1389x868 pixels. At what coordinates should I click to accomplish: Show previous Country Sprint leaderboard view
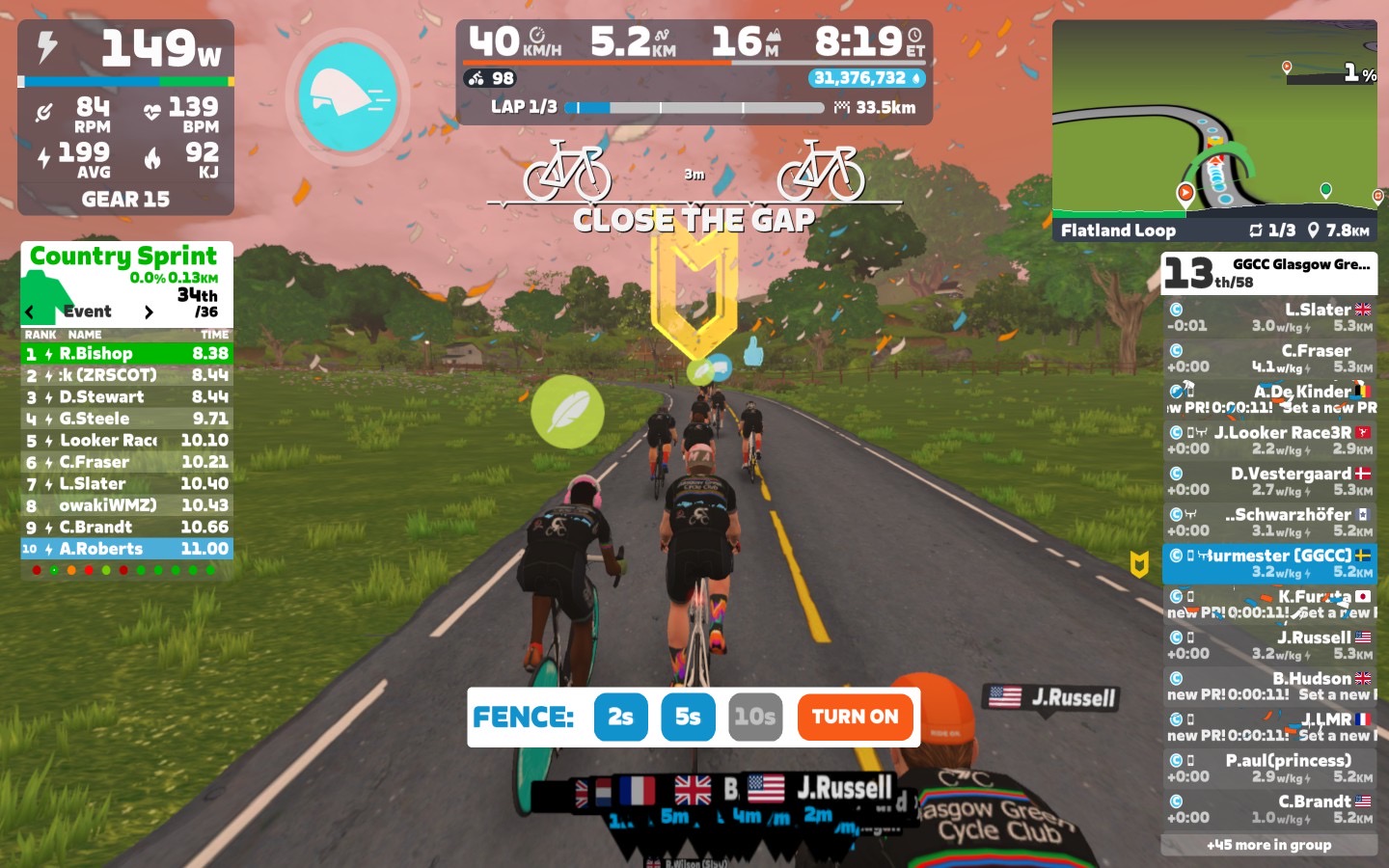click(x=30, y=312)
